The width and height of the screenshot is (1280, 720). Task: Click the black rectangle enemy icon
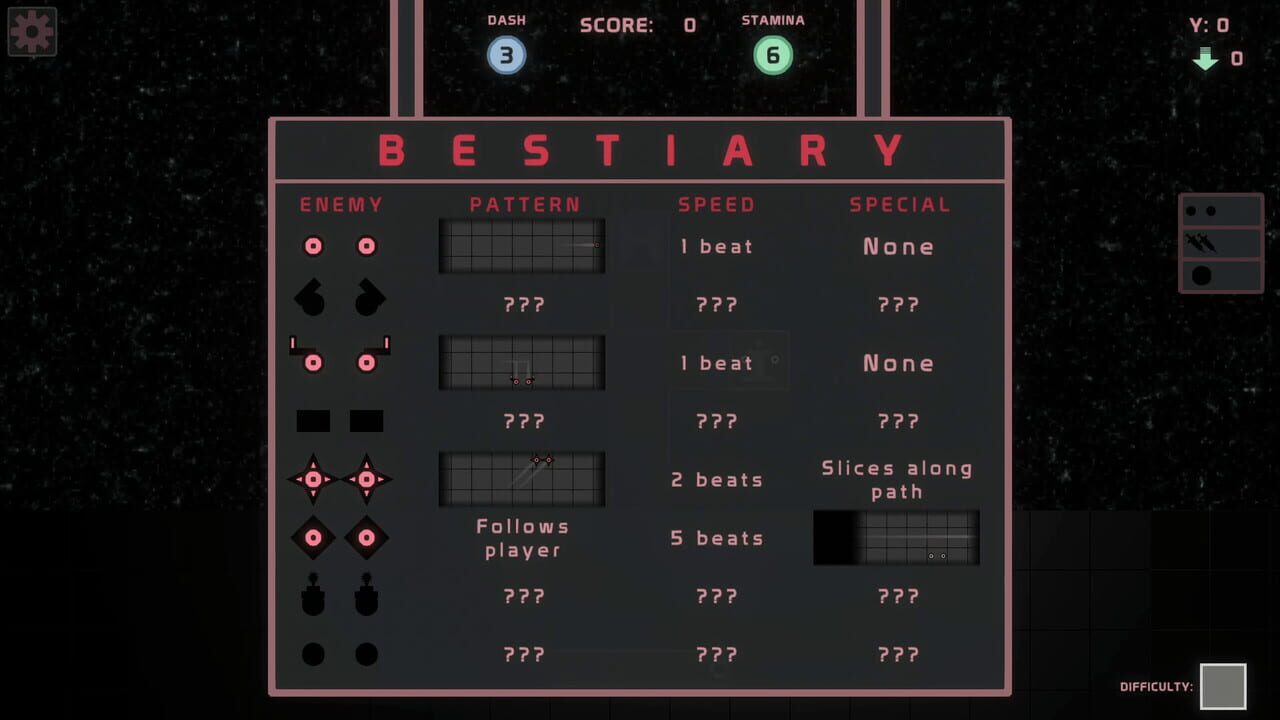click(312, 421)
